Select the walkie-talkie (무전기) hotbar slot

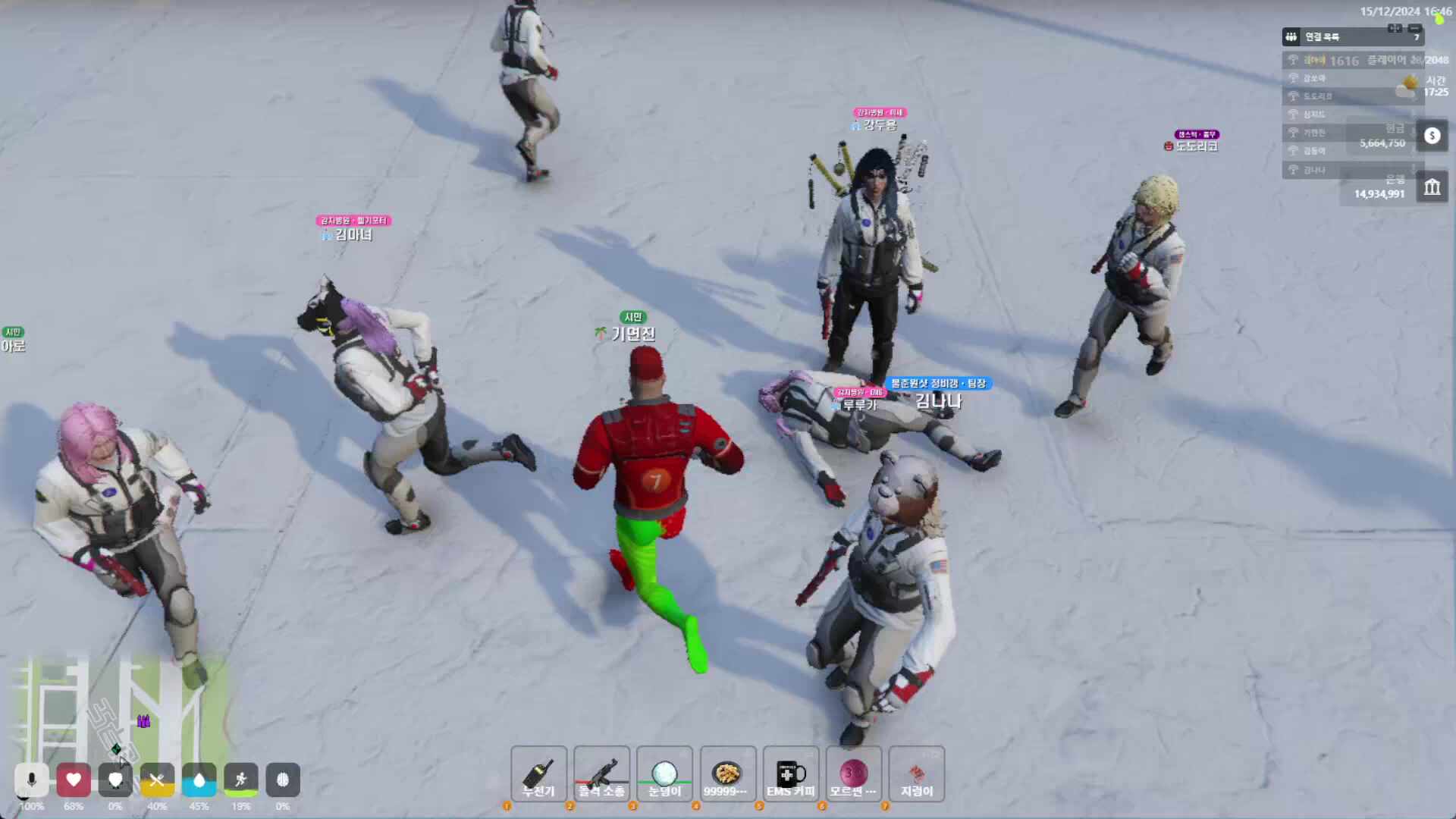point(538,774)
